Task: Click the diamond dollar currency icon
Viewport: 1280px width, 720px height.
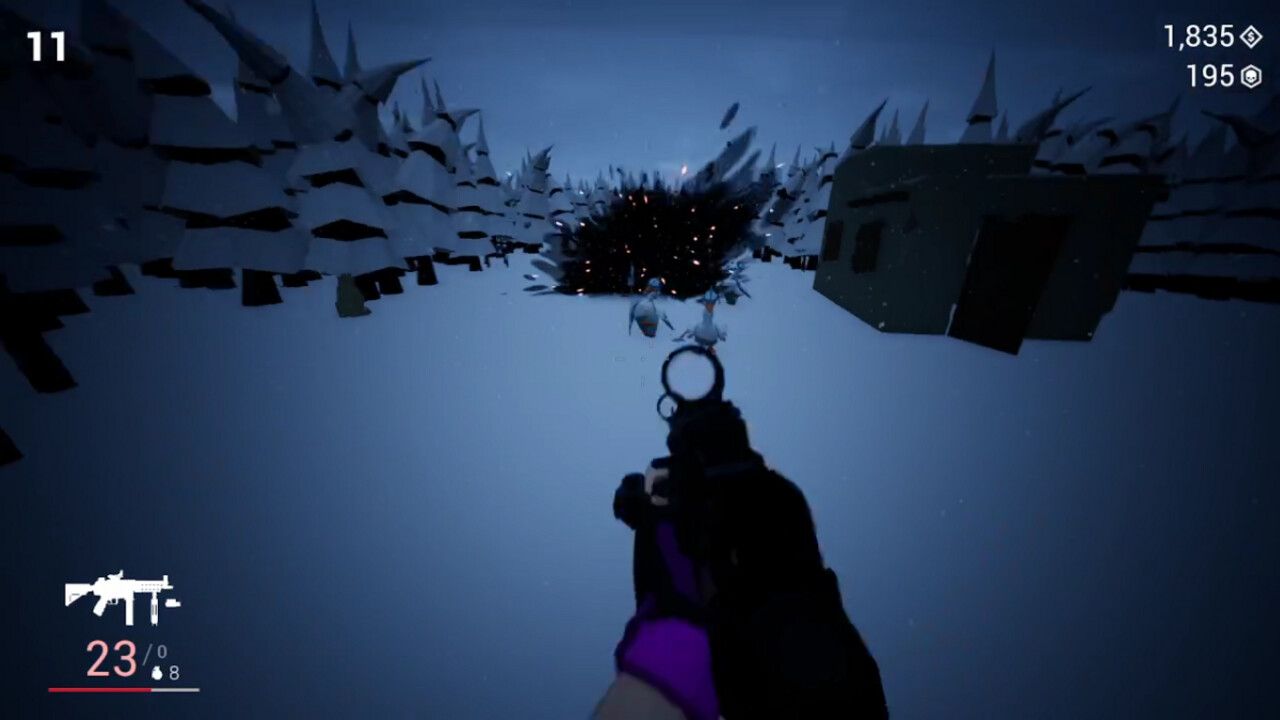Action: click(1251, 37)
